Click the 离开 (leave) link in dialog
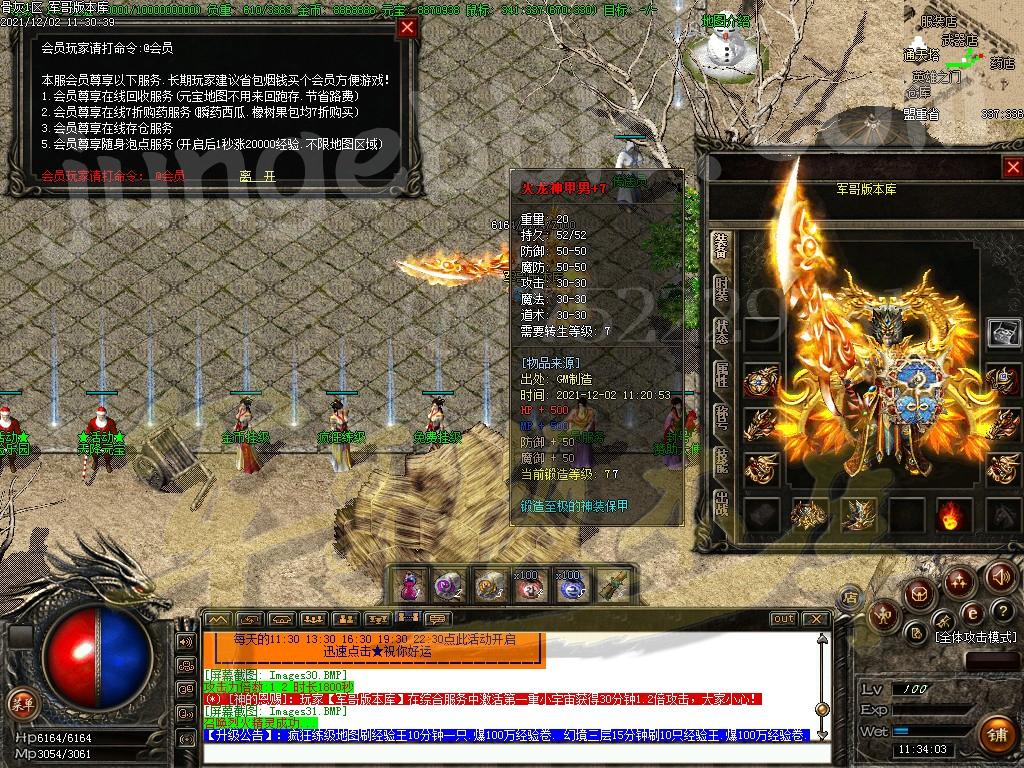The height and width of the screenshot is (768, 1024). click(257, 176)
